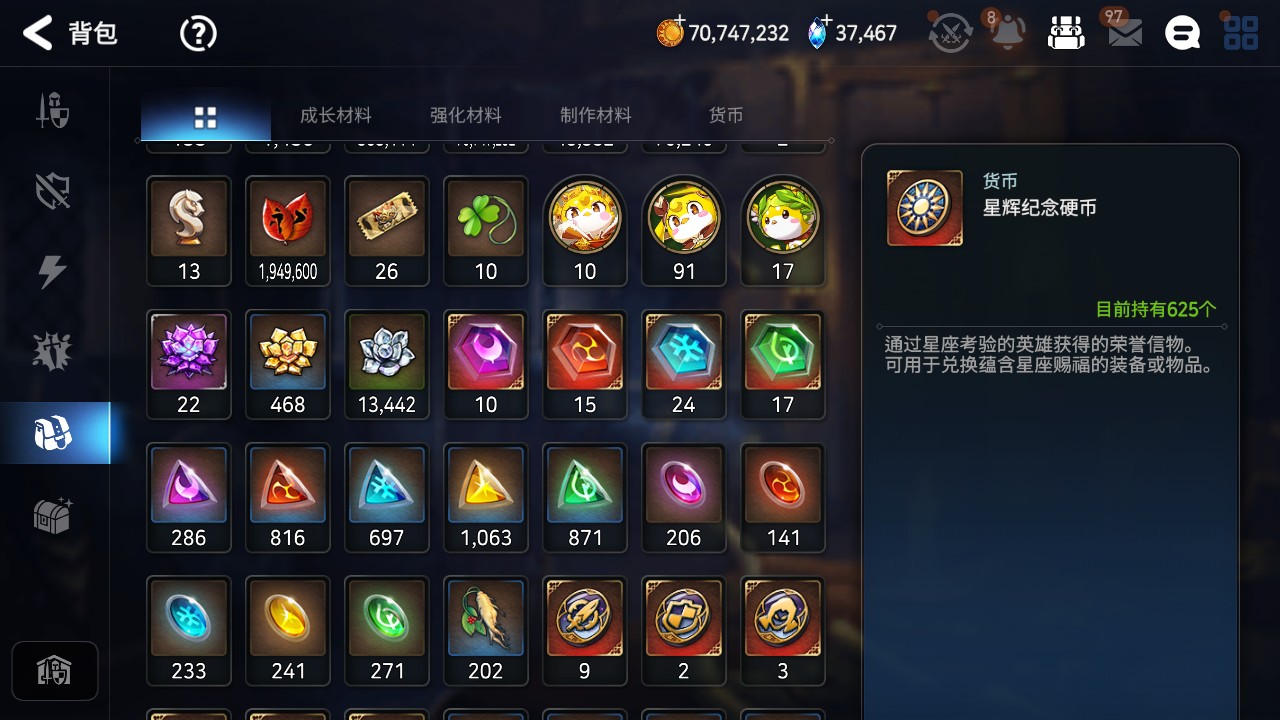Show the 货币 tab

pos(725,116)
